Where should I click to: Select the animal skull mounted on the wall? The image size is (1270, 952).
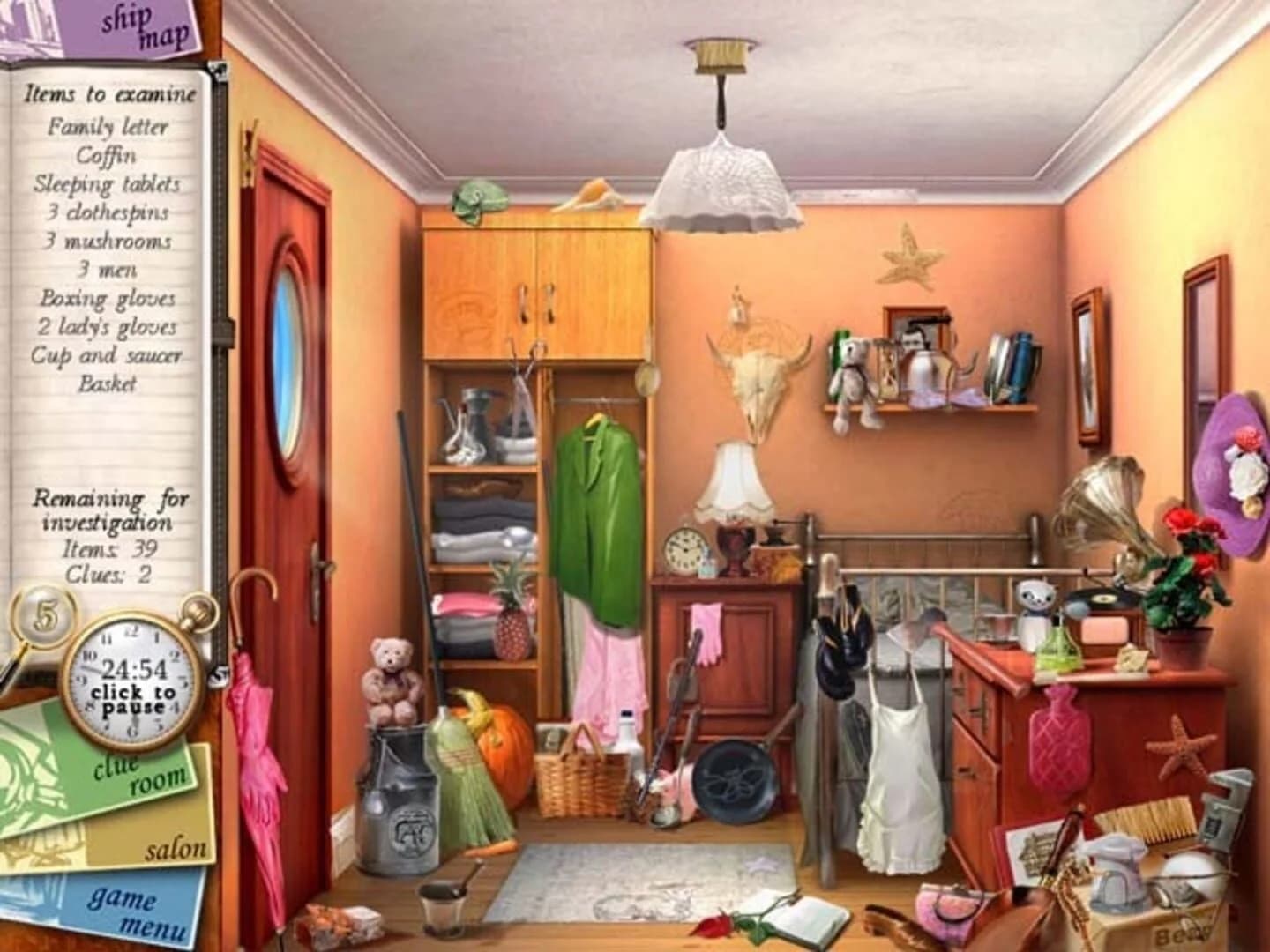coord(760,375)
